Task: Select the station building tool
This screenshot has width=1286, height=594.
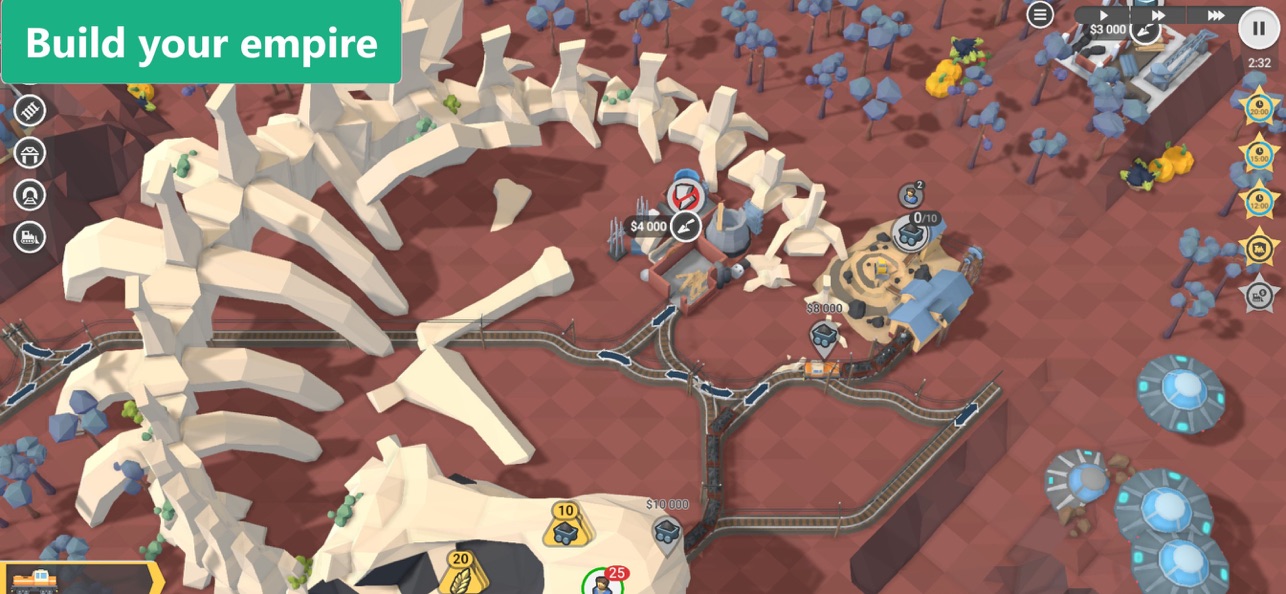Action: tap(30, 153)
